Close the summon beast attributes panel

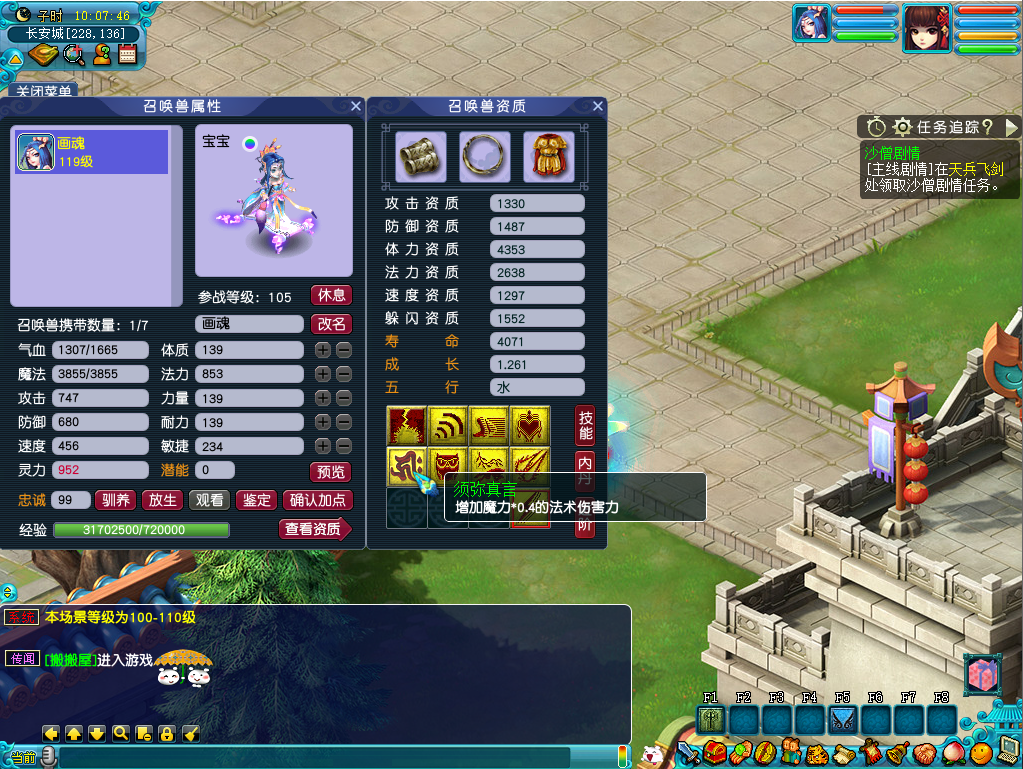coord(356,106)
